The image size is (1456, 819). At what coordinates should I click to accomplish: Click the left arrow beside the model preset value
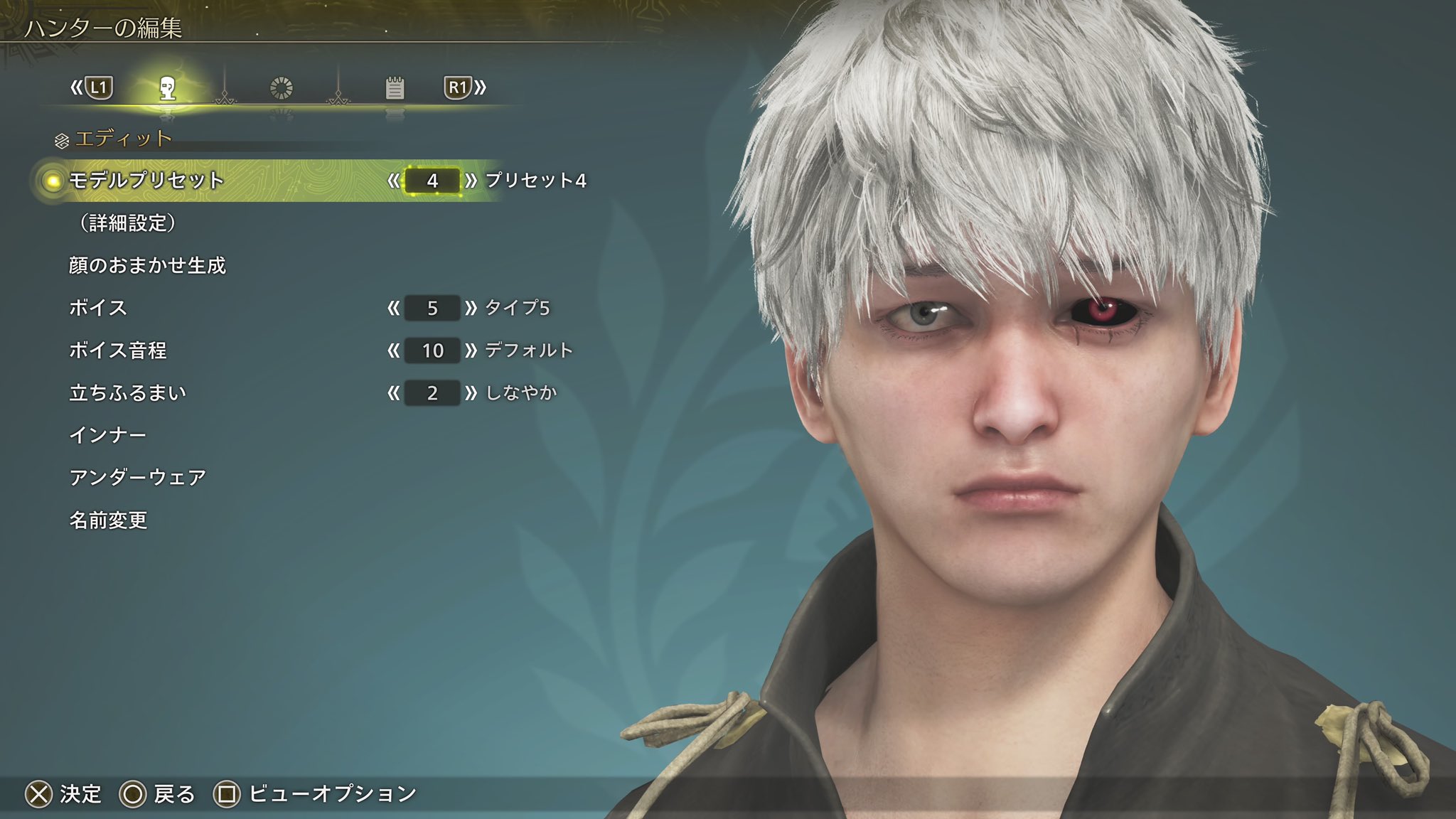(x=393, y=181)
